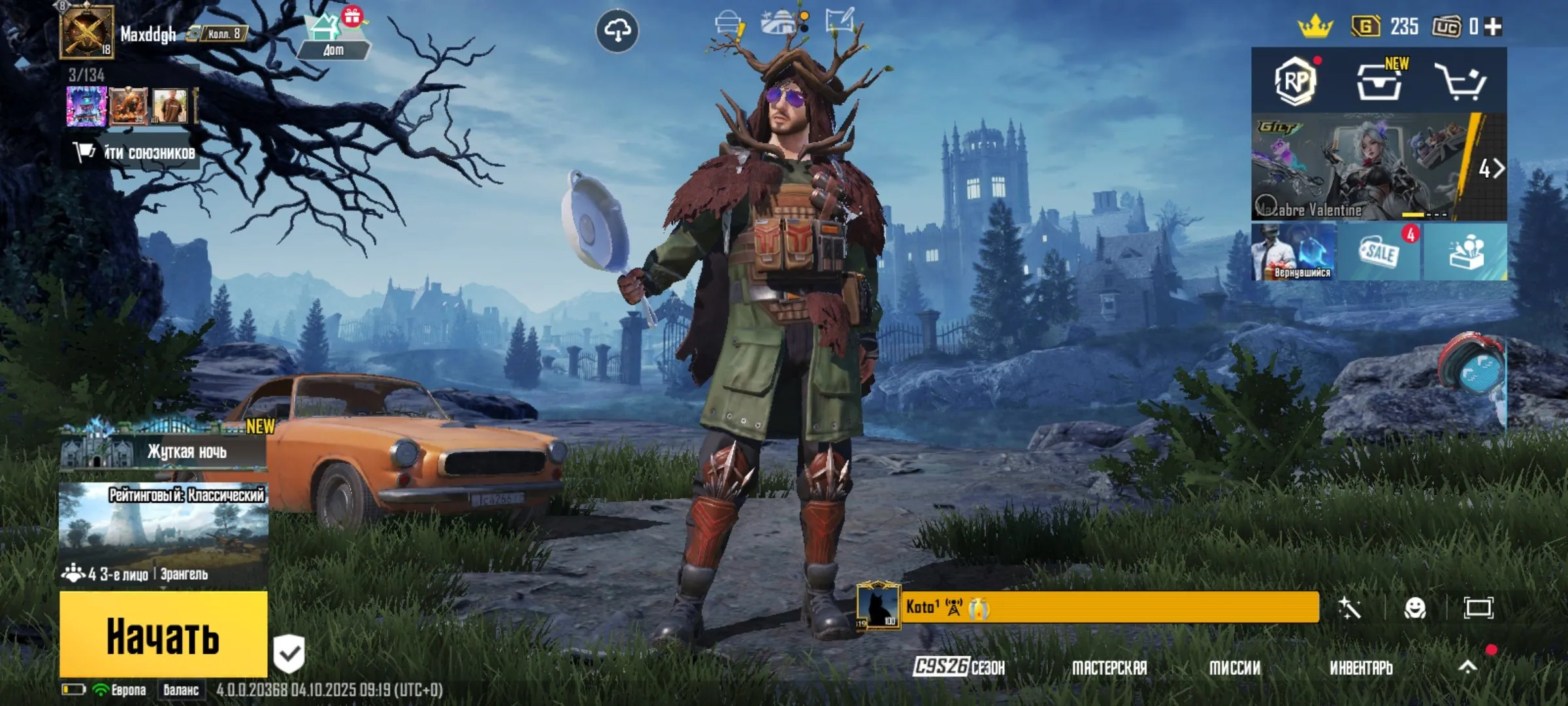Open the SALE offers tile

coord(1379,252)
